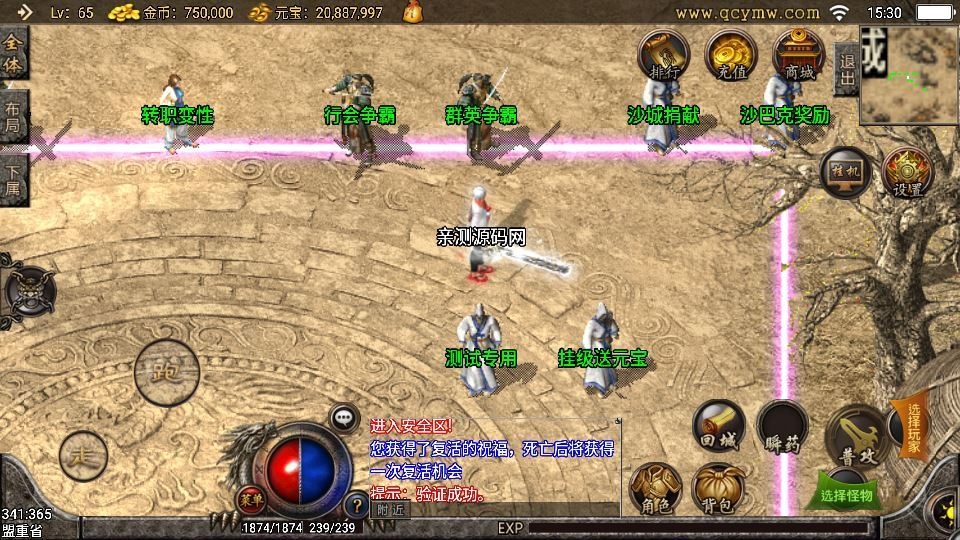Open the 排行 ranking scroll icon
Viewport: 960px width, 540px height.
click(x=664, y=54)
